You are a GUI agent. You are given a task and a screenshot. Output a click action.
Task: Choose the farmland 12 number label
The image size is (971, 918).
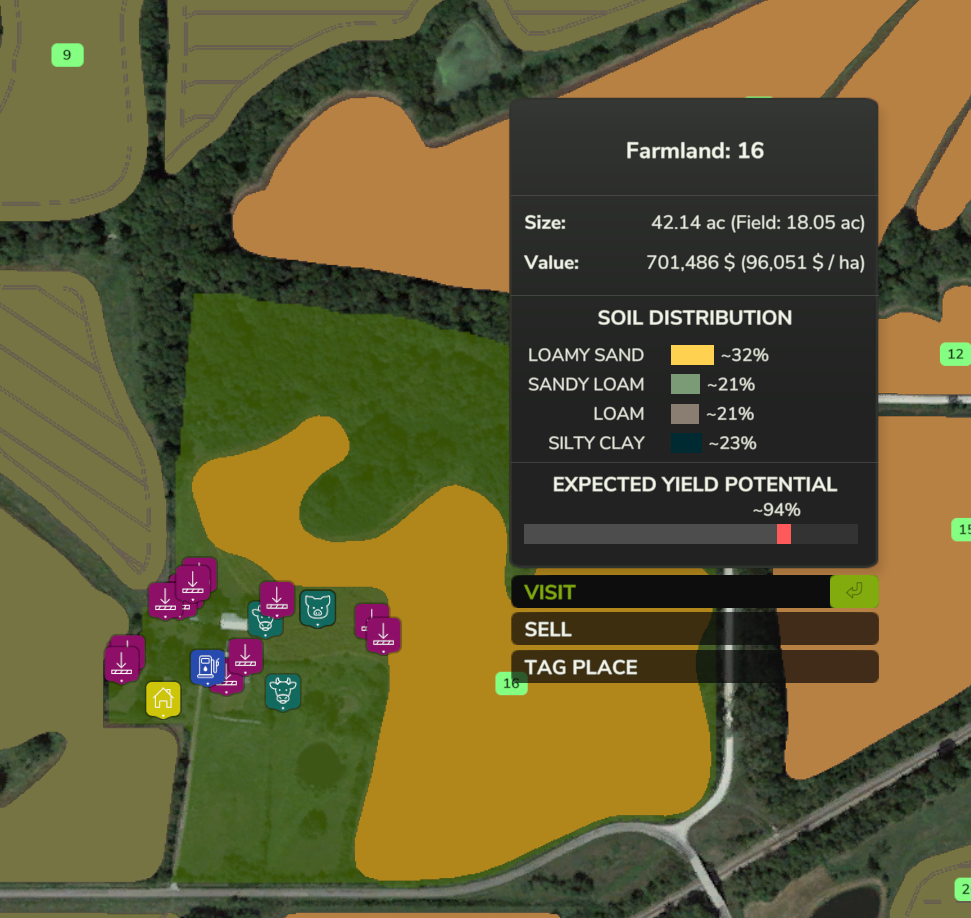pyautogui.click(x=955, y=354)
